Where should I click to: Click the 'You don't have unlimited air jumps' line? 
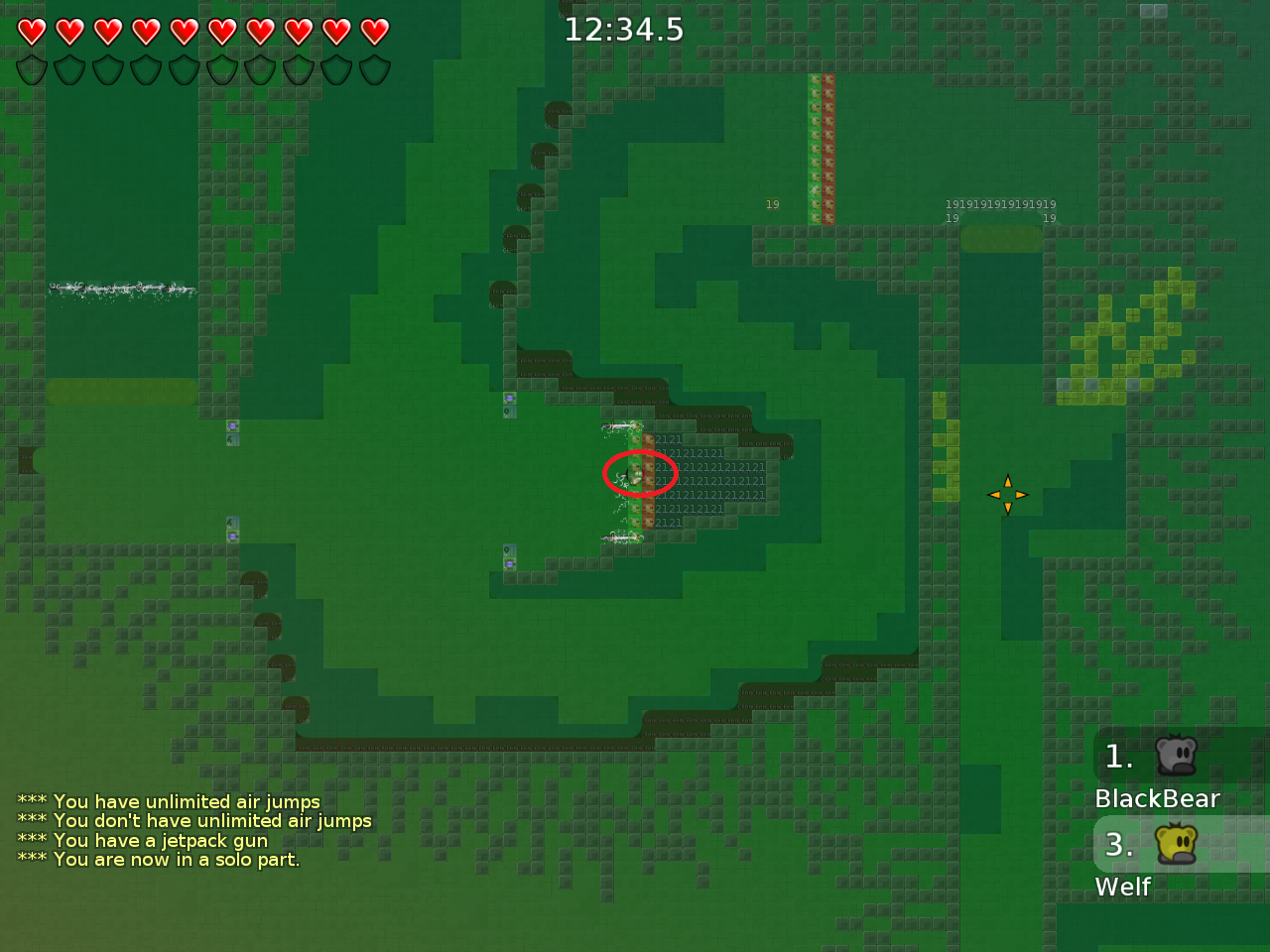click(194, 821)
